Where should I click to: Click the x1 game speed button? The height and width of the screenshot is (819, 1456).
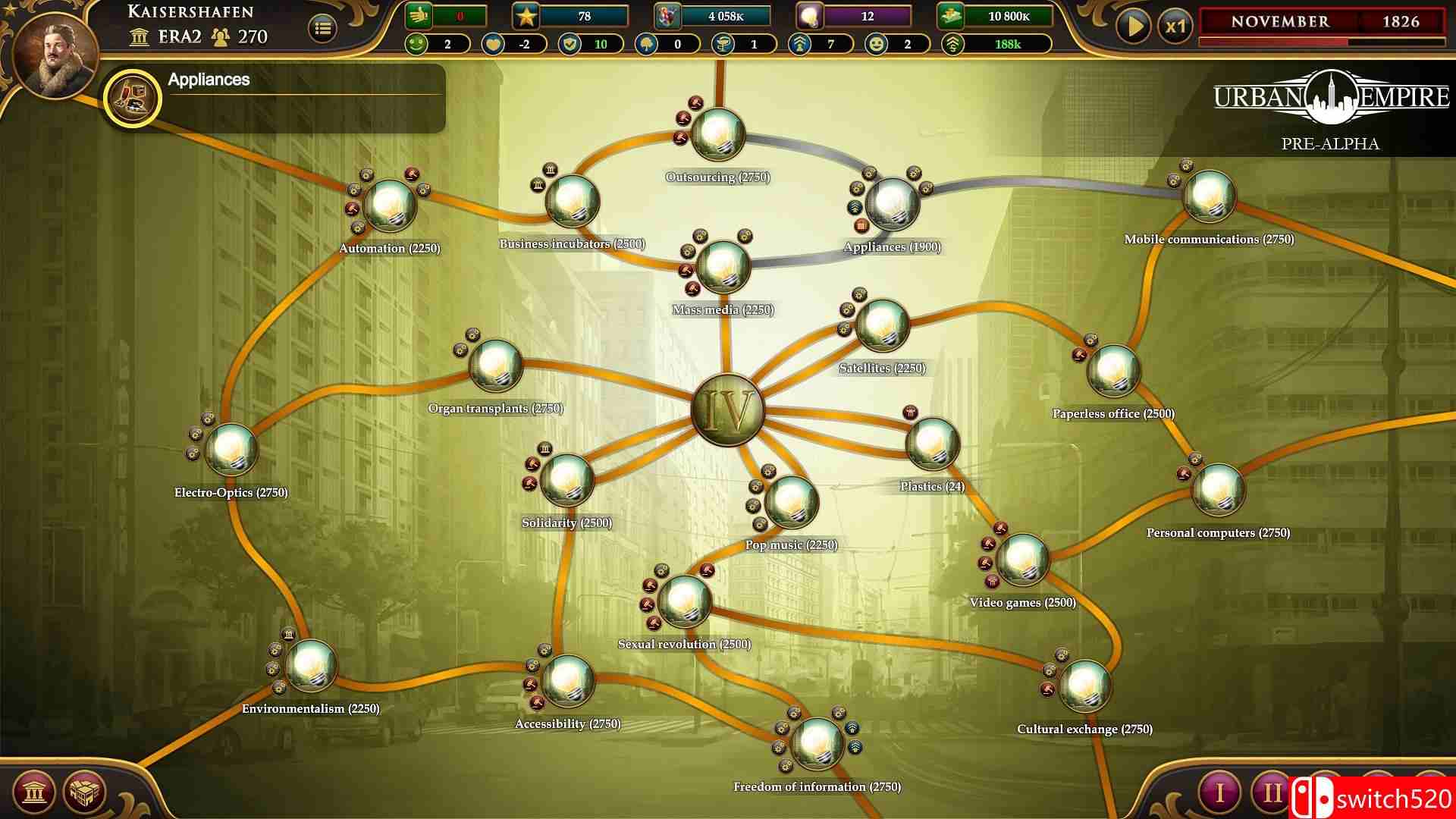(1175, 23)
